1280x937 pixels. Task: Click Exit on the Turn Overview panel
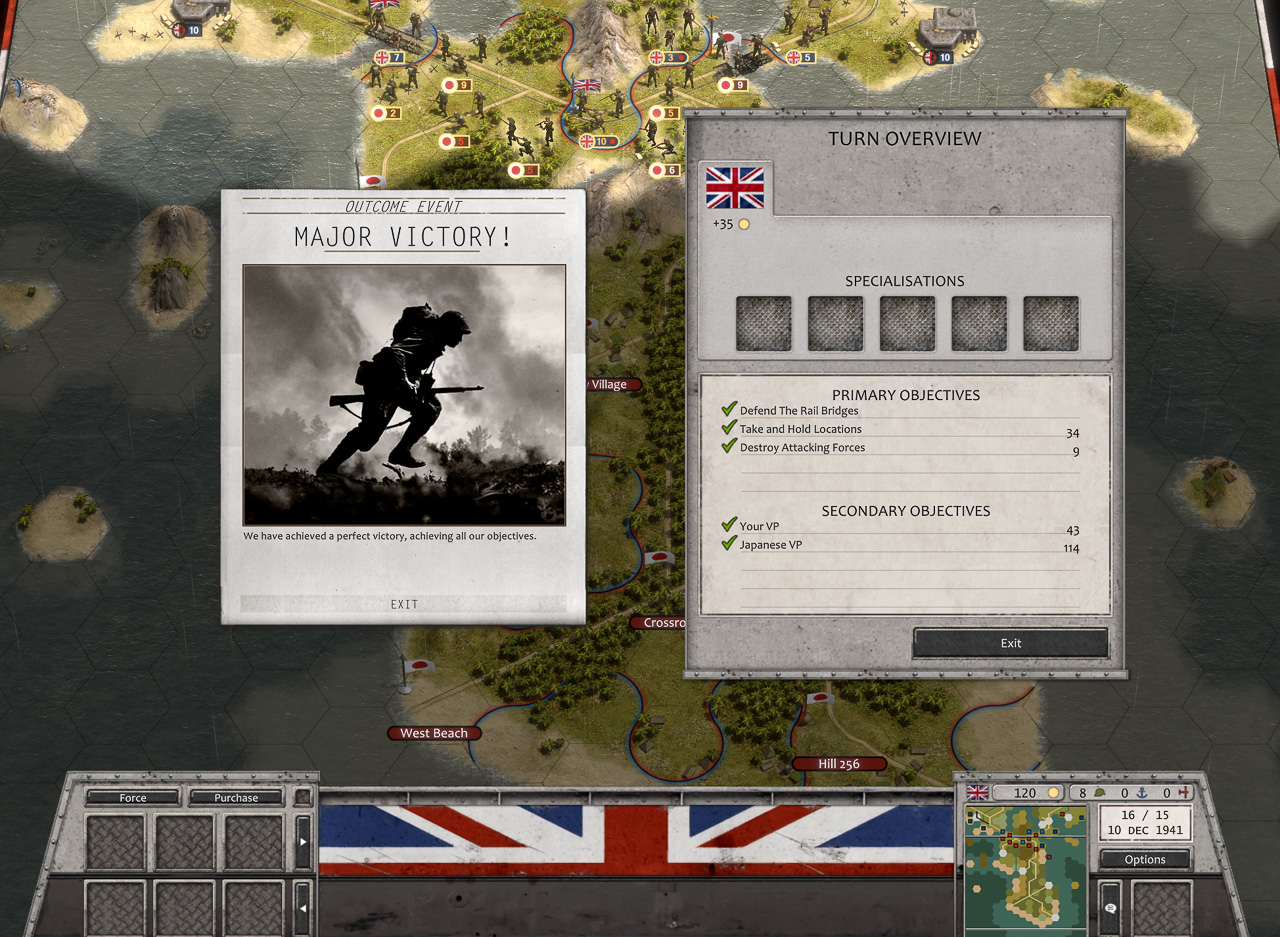(1009, 643)
